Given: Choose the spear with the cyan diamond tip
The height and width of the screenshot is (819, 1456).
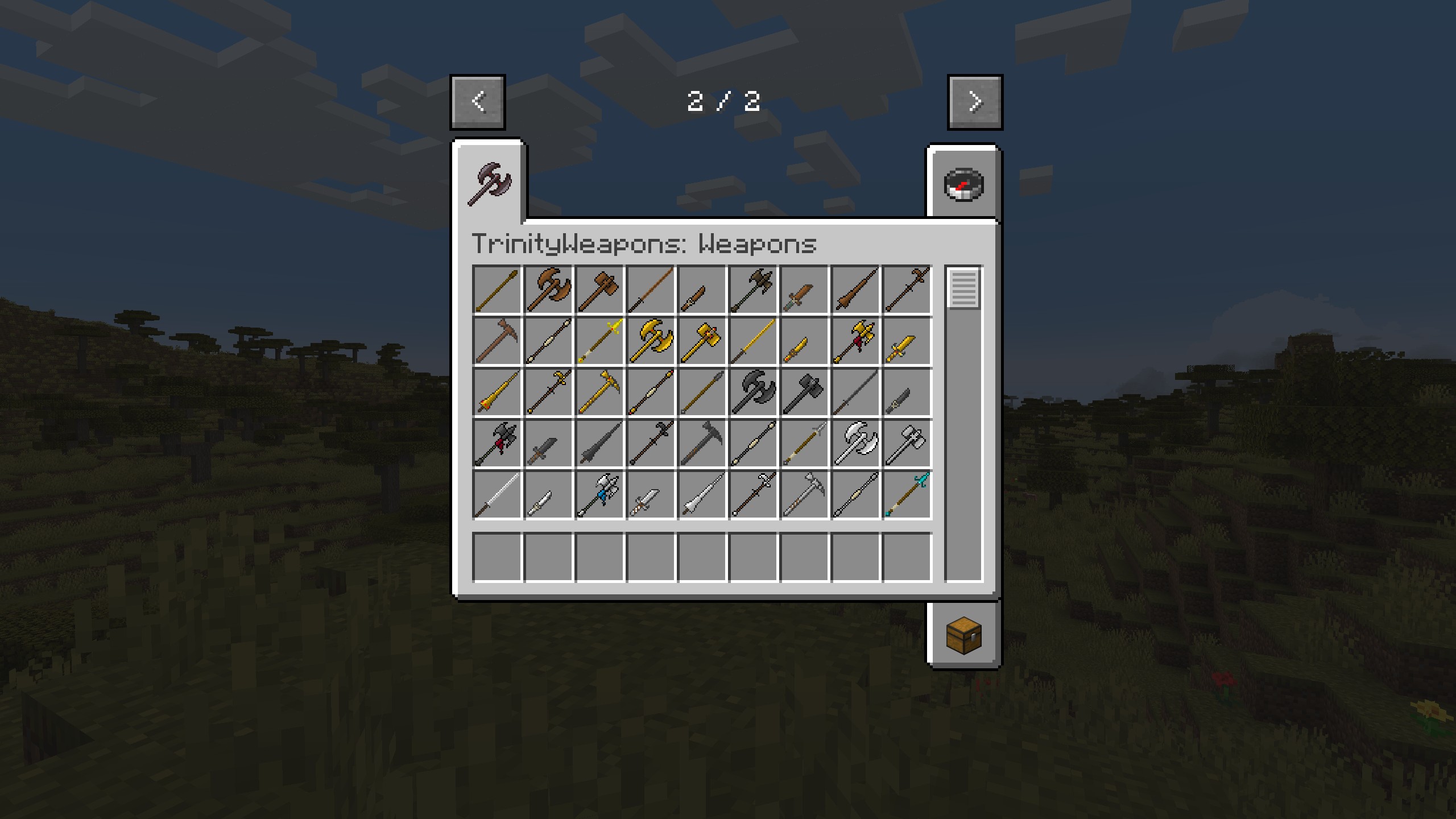Looking at the screenshot, I should click(907, 494).
